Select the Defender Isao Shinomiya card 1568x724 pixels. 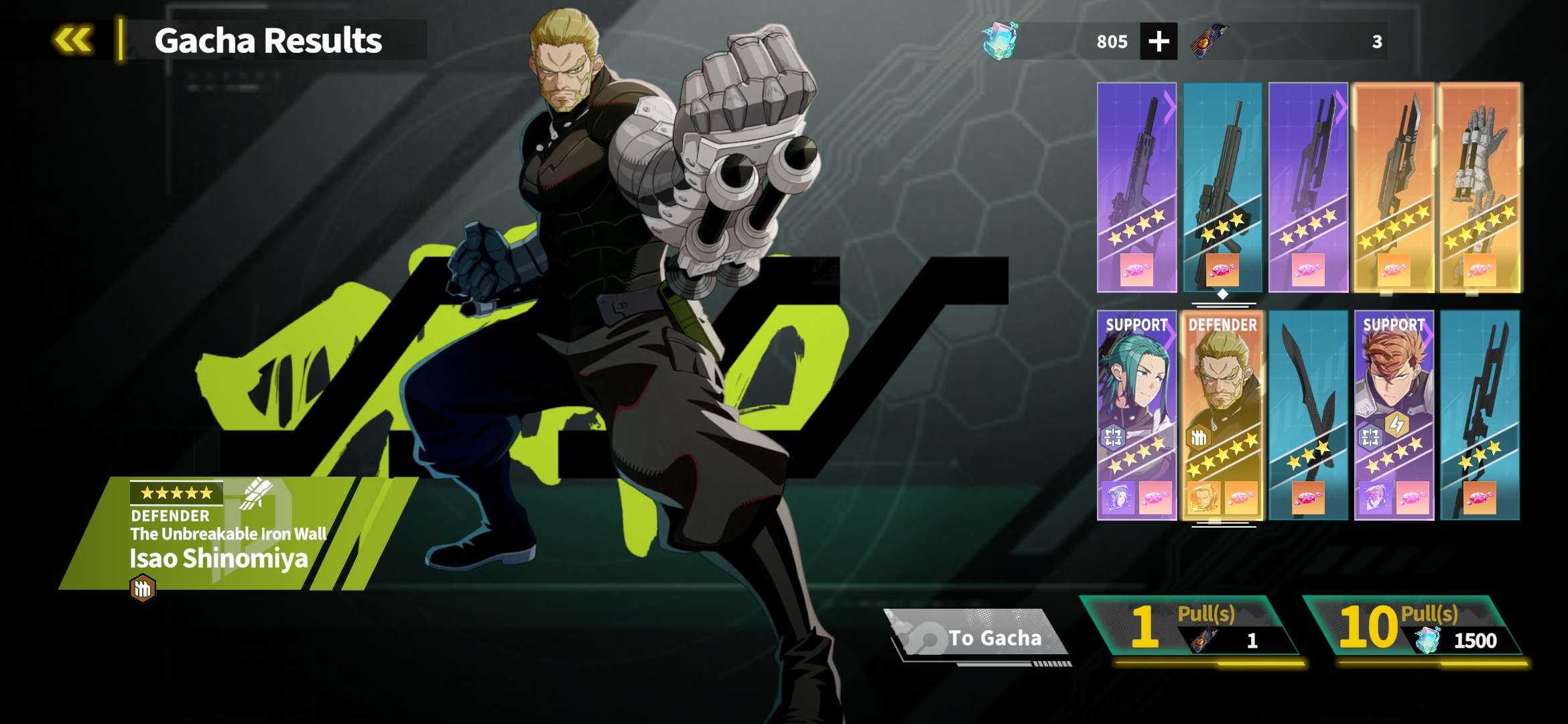pos(1222,415)
